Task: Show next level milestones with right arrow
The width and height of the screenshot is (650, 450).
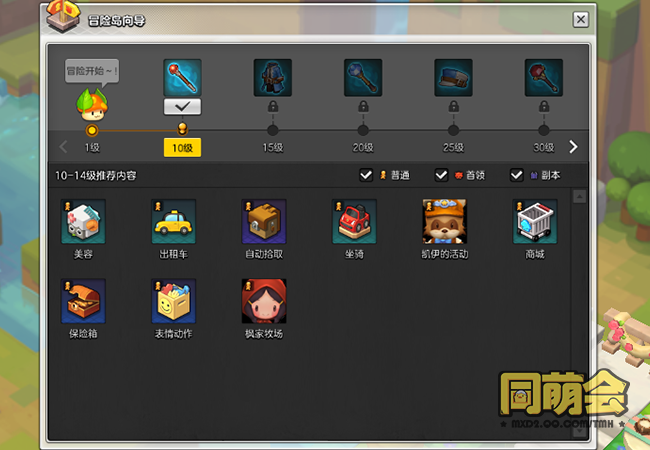Action: [x=573, y=147]
